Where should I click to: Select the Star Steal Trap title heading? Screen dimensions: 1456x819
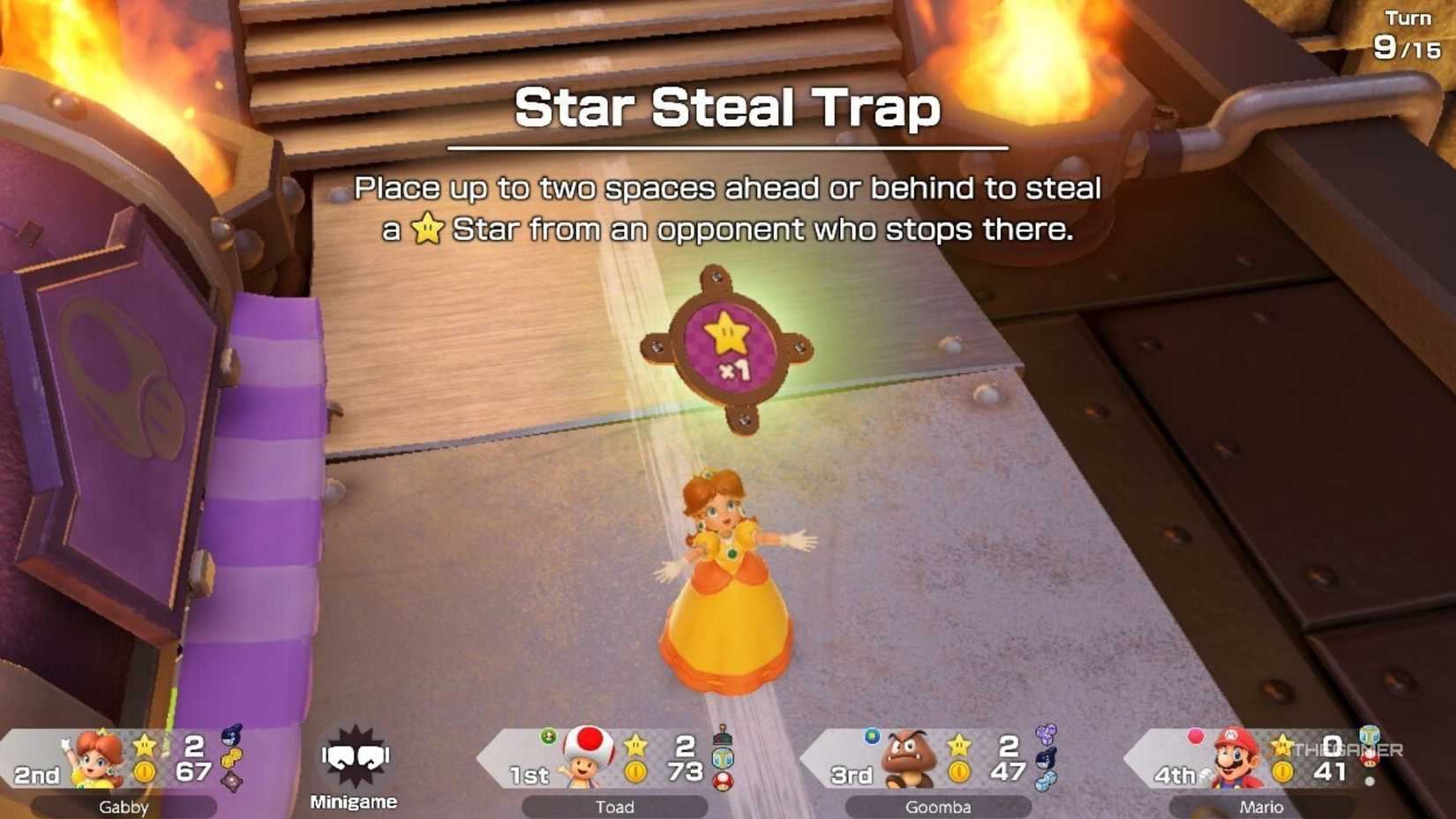click(x=728, y=108)
